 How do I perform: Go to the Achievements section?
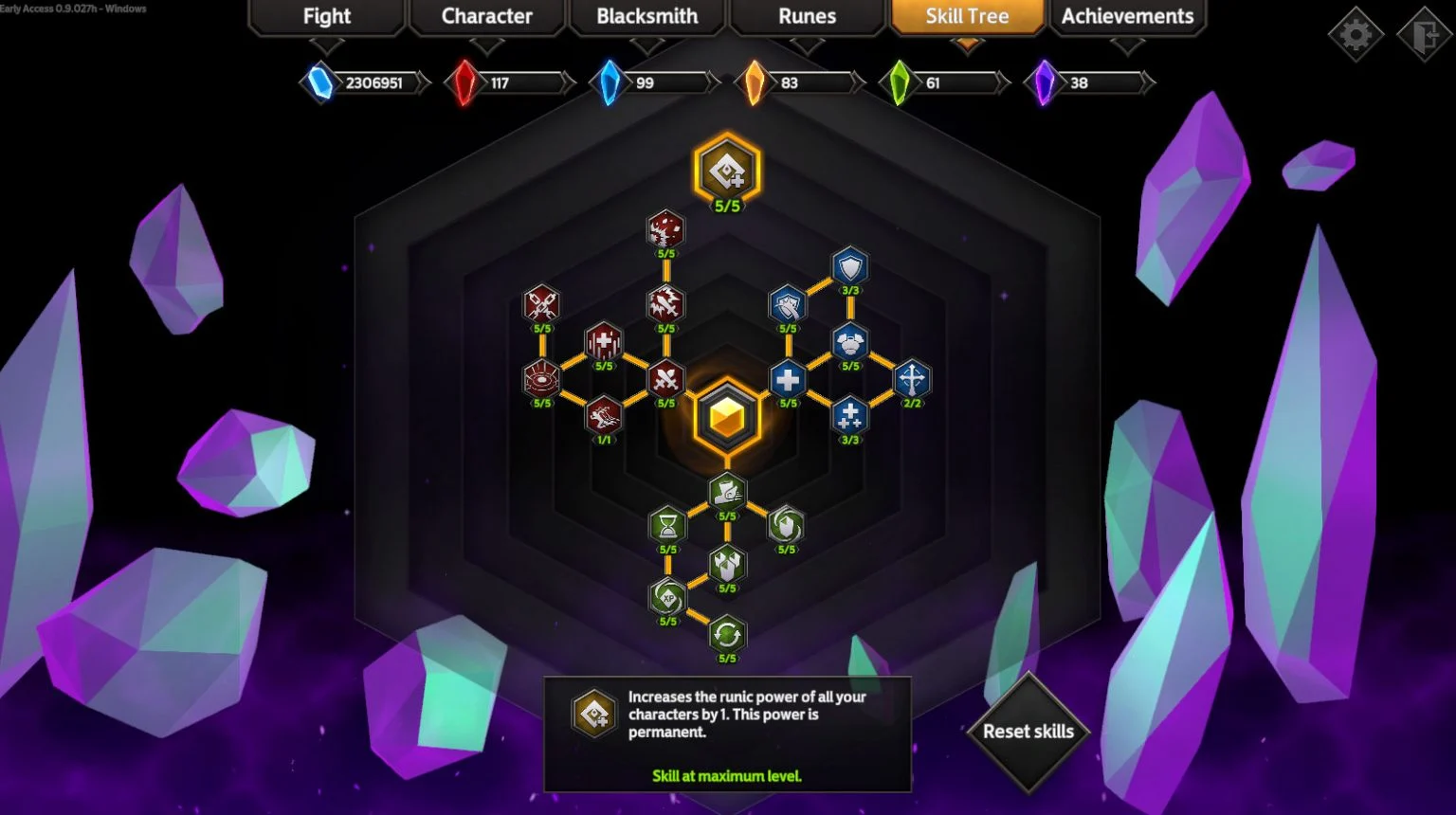(1127, 16)
